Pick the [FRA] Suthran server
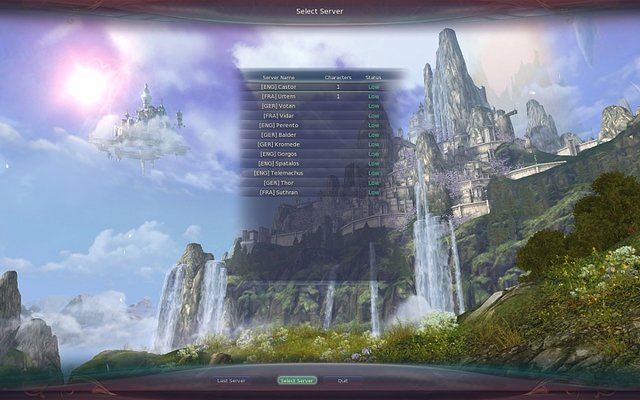The height and width of the screenshot is (400, 640). pyautogui.click(x=279, y=192)
